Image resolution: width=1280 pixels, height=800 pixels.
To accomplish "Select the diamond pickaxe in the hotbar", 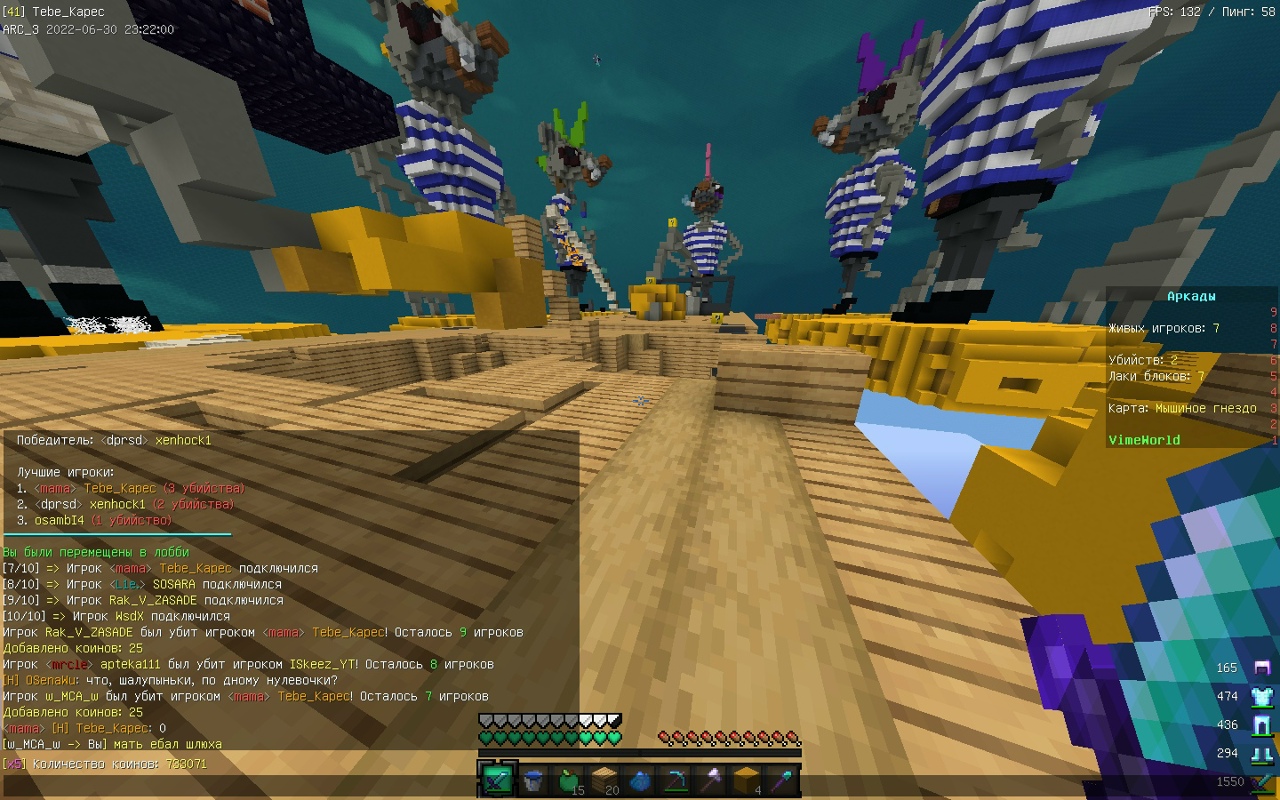I will tap(677, 782).
